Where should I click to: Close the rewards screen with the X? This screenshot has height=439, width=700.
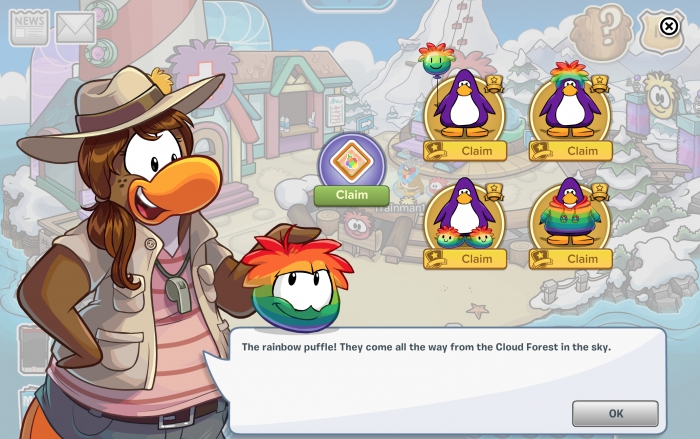[x=670, y=27]
